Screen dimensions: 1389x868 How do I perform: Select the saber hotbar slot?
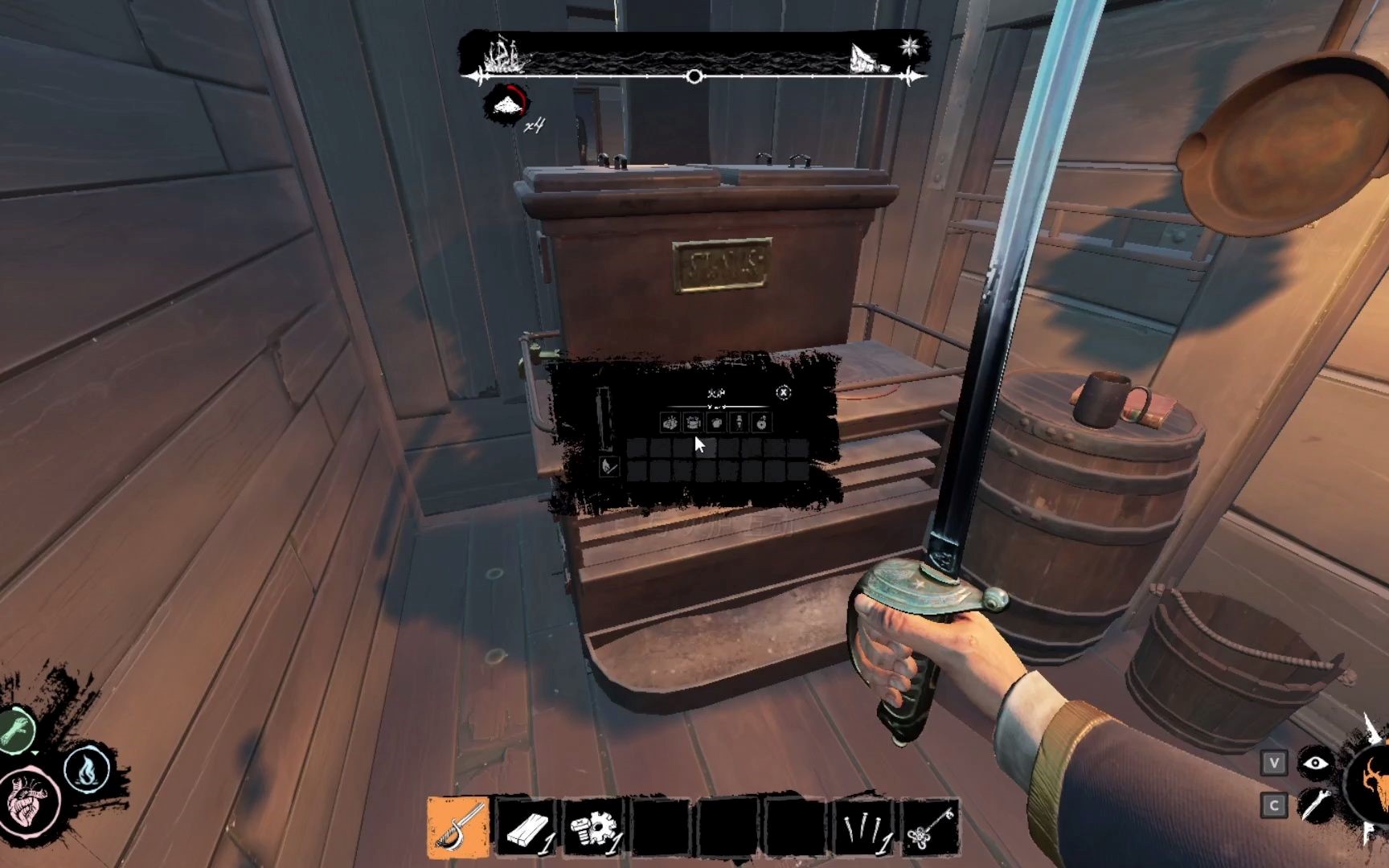(x=458, y=826)
